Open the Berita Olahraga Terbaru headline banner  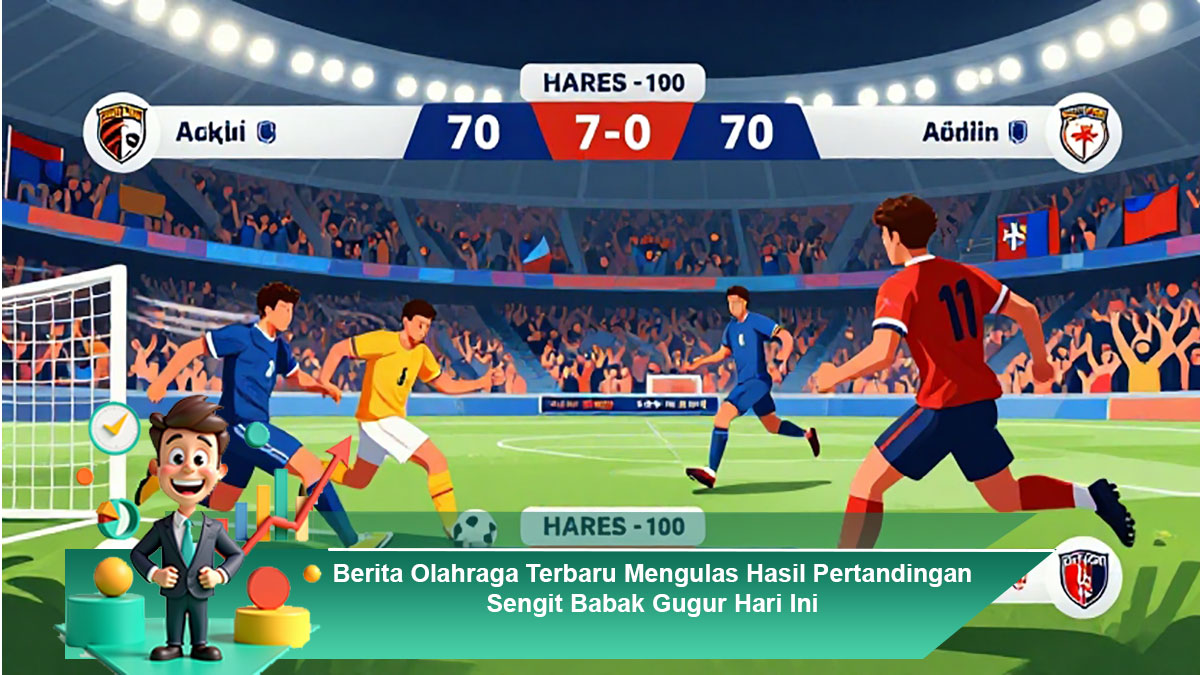click(652, 589)
